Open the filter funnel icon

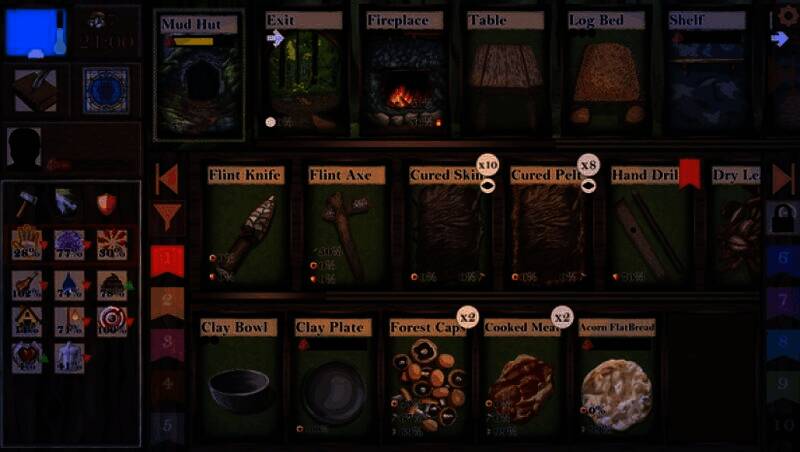click(x=168, y=215)
